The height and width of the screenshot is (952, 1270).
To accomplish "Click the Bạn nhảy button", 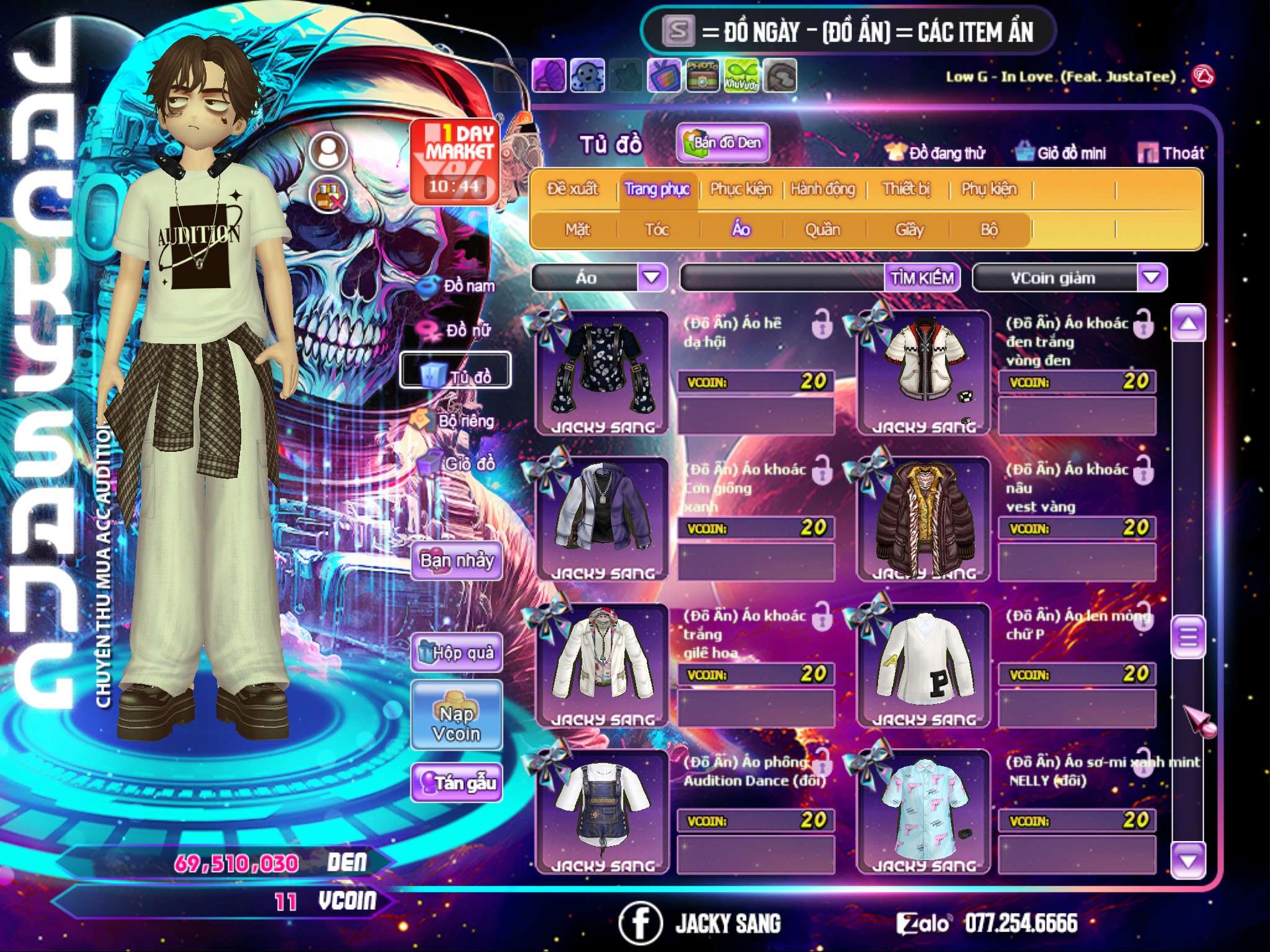I will (x=456, y=561).
